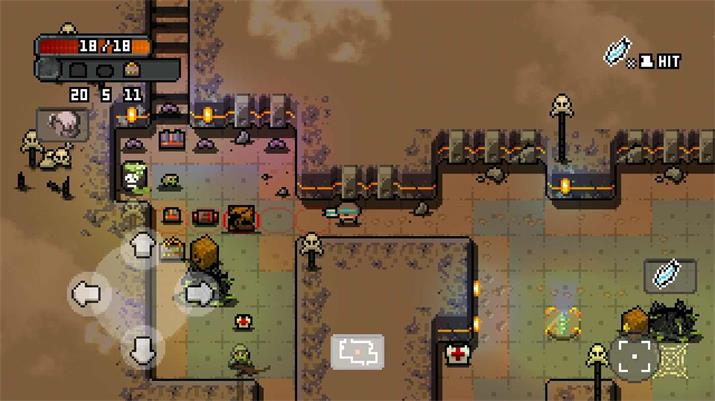Tap the right arrow on the d-pad
This screenshot has width=715, height=401.
[198, 293]
